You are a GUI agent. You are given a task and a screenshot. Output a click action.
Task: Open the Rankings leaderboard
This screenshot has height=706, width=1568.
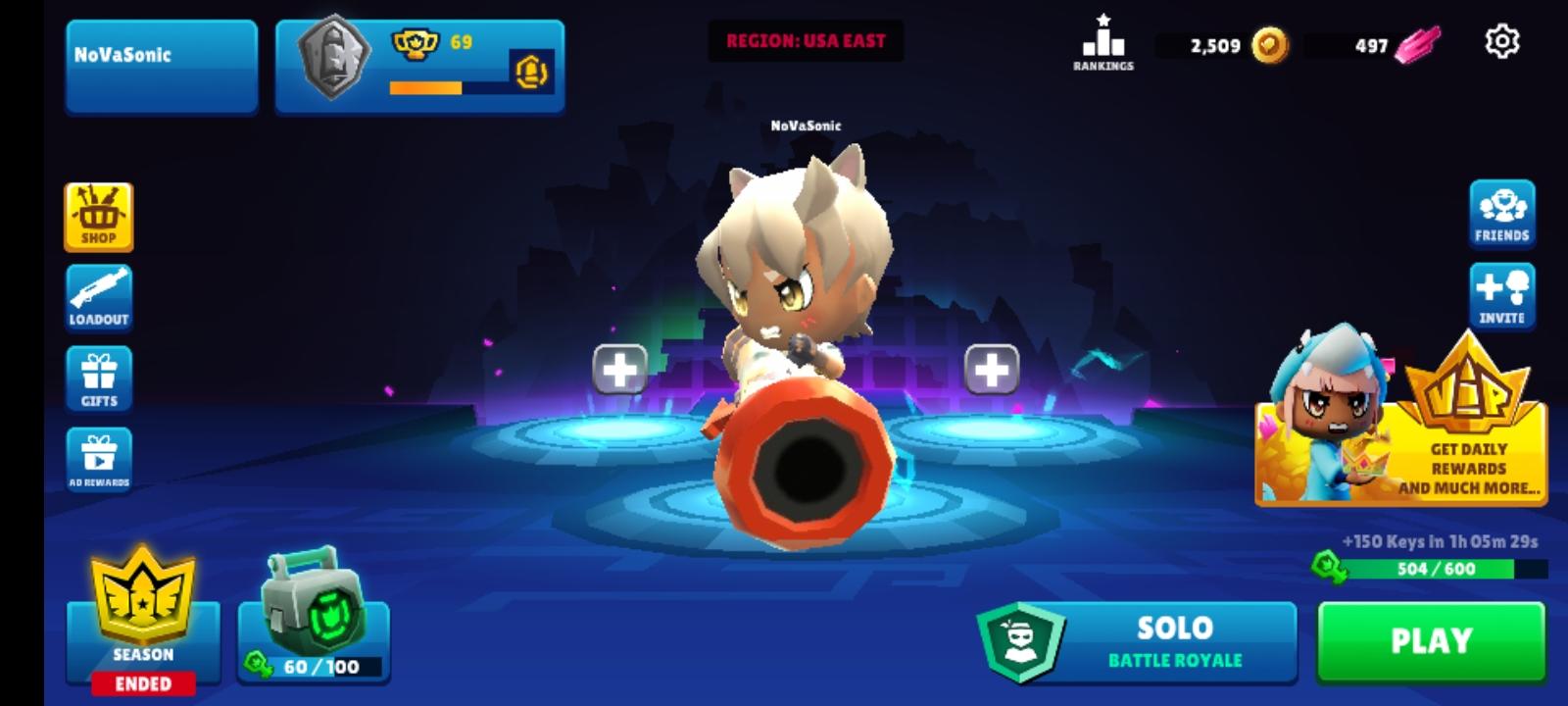1103,41
